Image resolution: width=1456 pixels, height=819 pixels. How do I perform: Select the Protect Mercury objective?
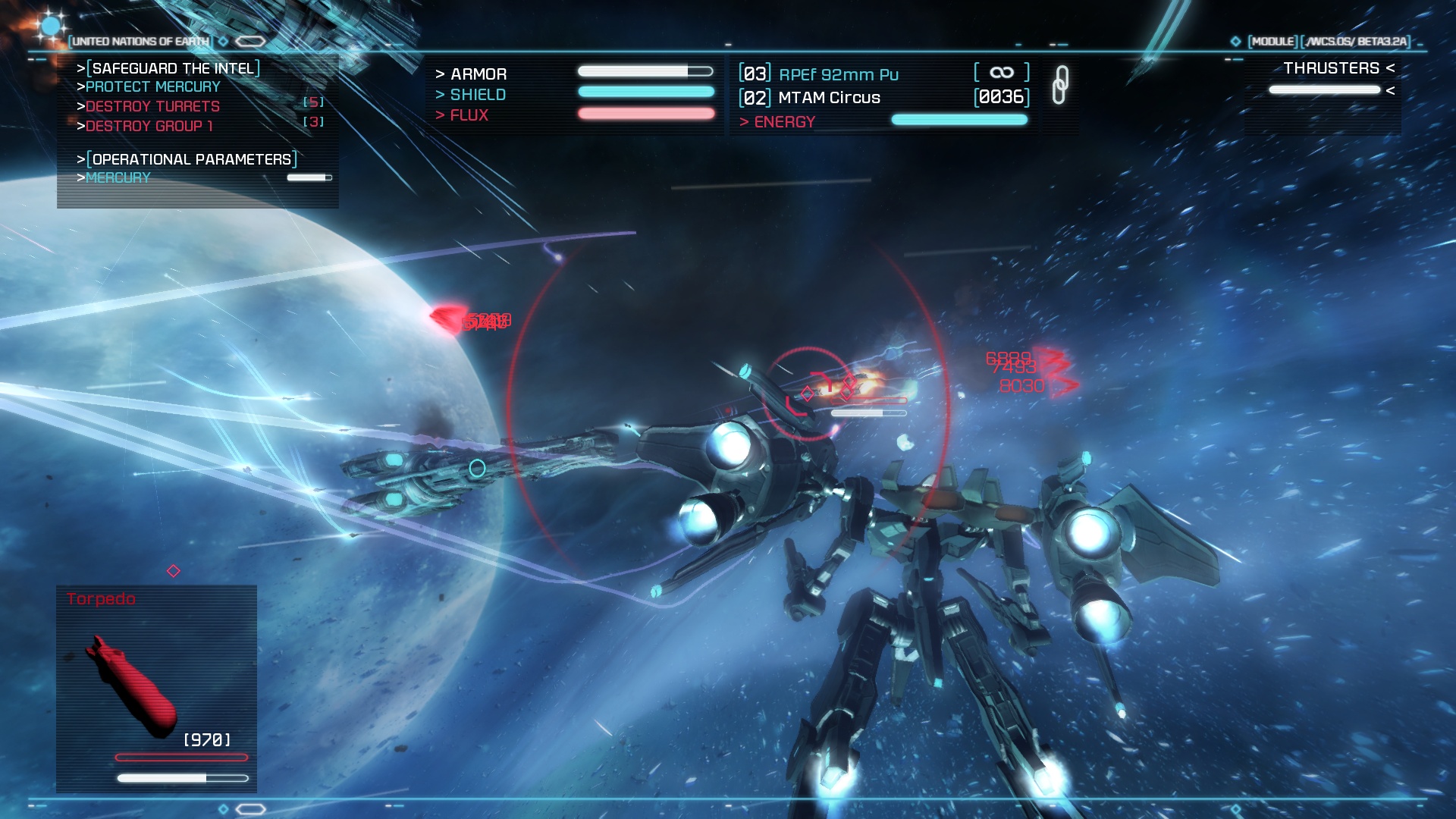152,87
